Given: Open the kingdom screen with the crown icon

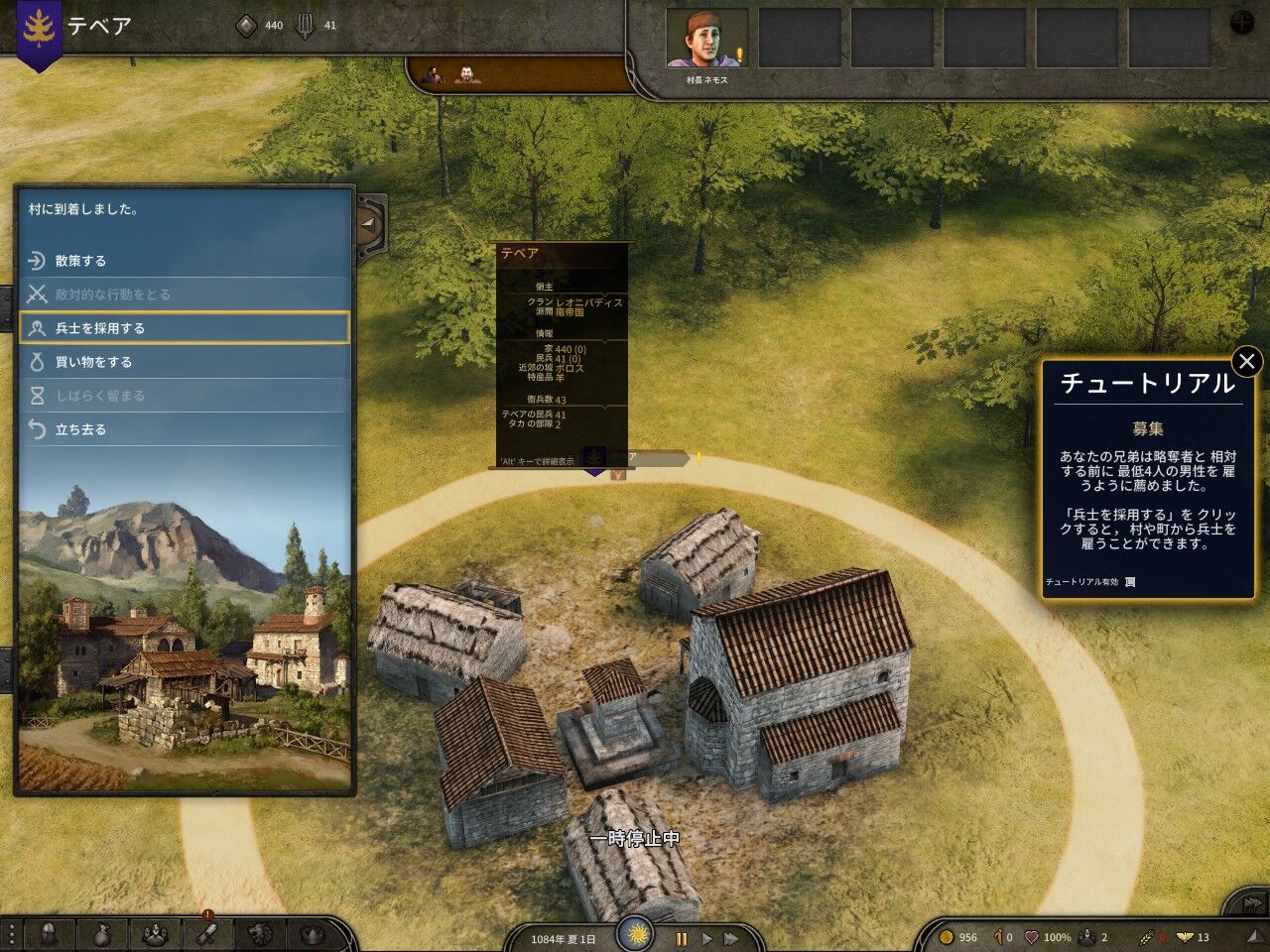Looking at the screenshot, I should click(312, 933).
